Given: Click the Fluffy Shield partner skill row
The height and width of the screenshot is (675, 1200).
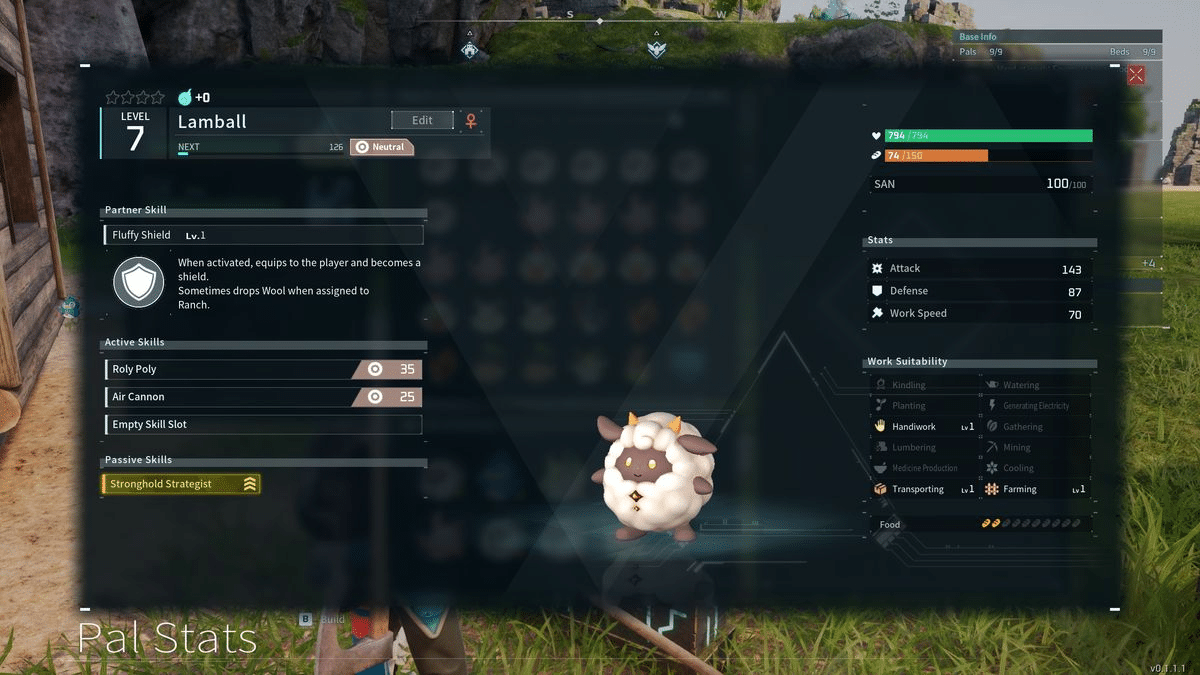Looking at the screenshot, I should point(263,235).
